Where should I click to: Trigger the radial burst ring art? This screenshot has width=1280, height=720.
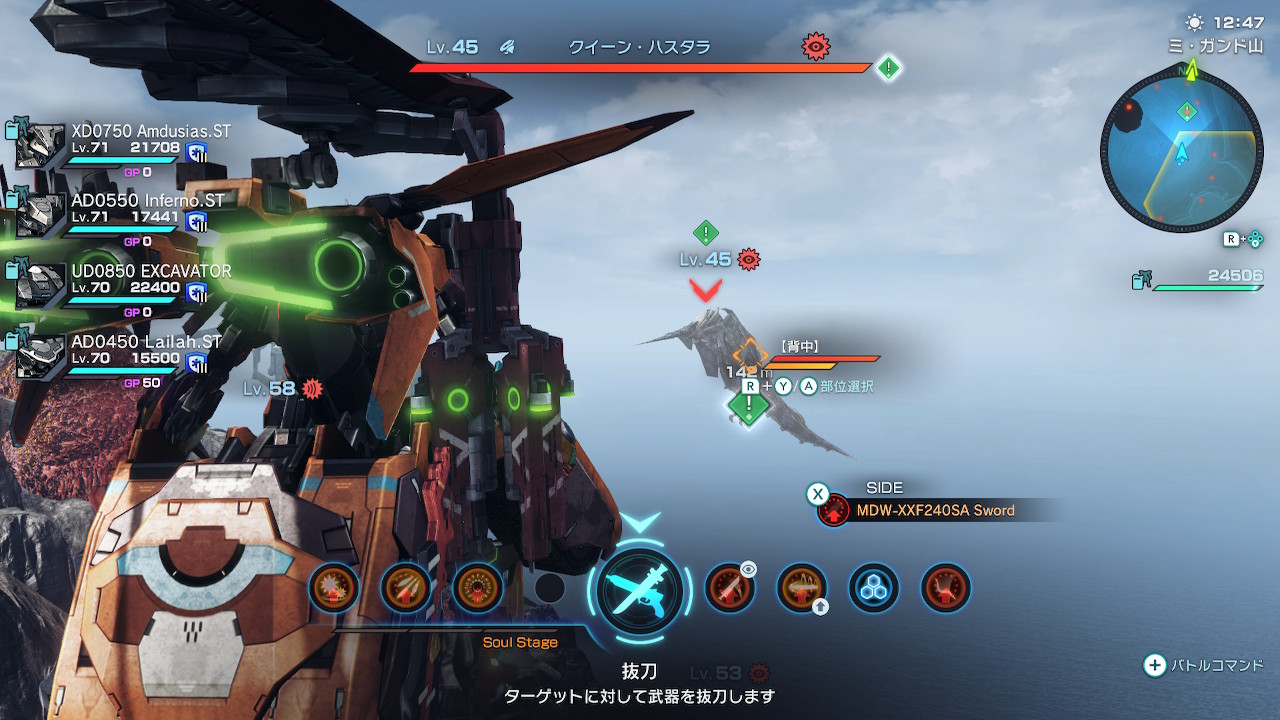(478, 587)
